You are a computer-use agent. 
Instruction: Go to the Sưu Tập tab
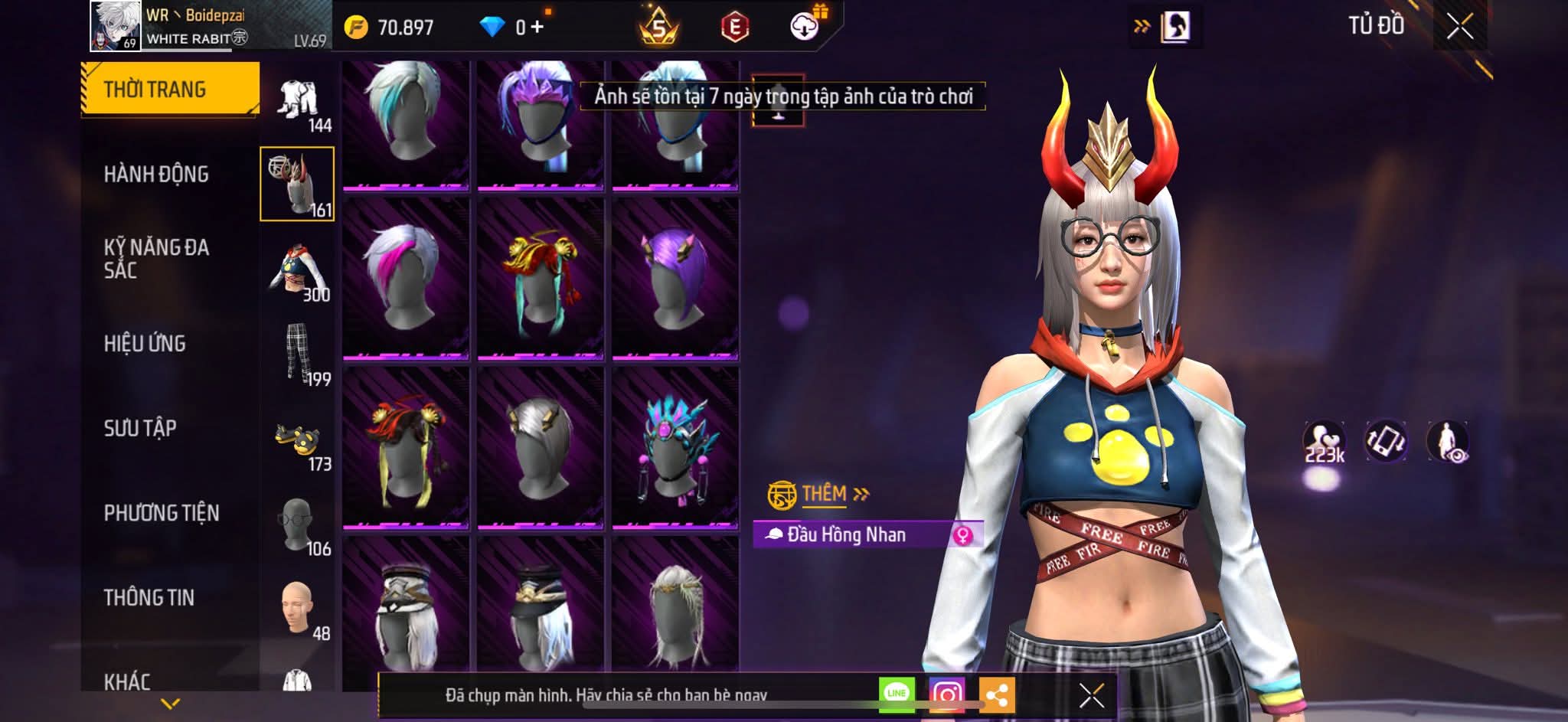(140, 428)
